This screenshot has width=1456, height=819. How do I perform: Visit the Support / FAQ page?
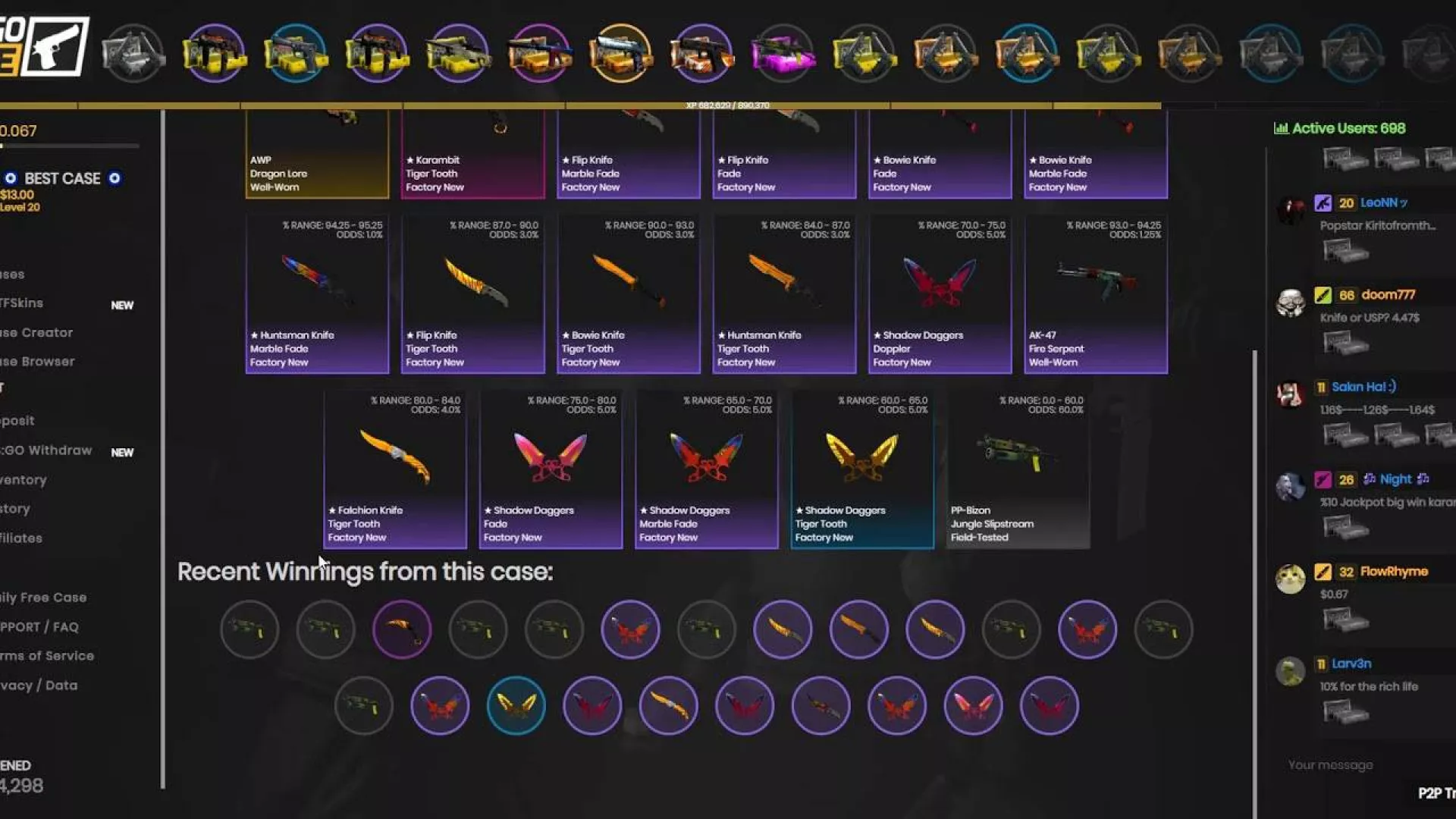[39, 627]
